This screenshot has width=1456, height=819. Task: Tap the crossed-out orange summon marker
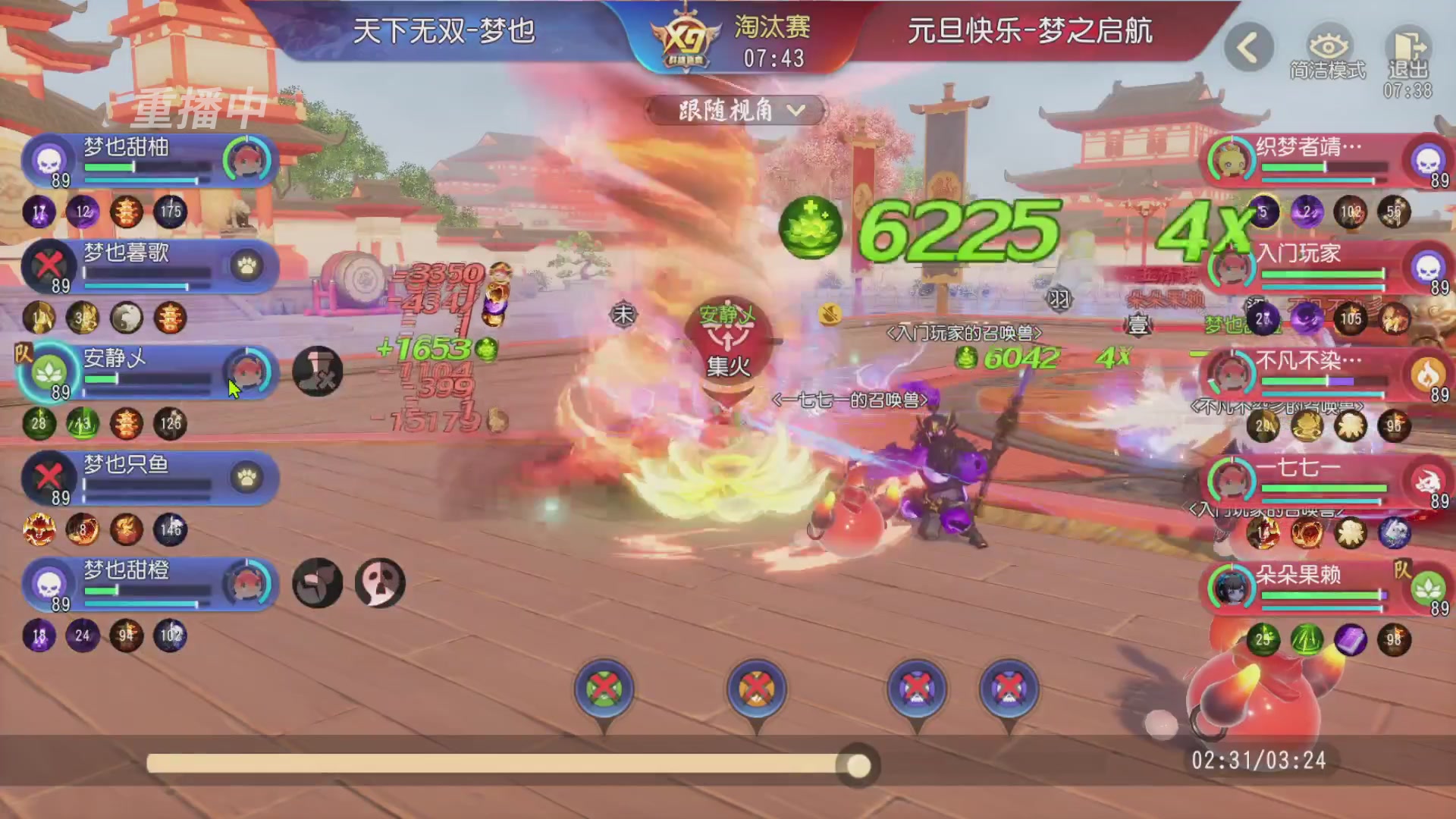click(756, 686)
